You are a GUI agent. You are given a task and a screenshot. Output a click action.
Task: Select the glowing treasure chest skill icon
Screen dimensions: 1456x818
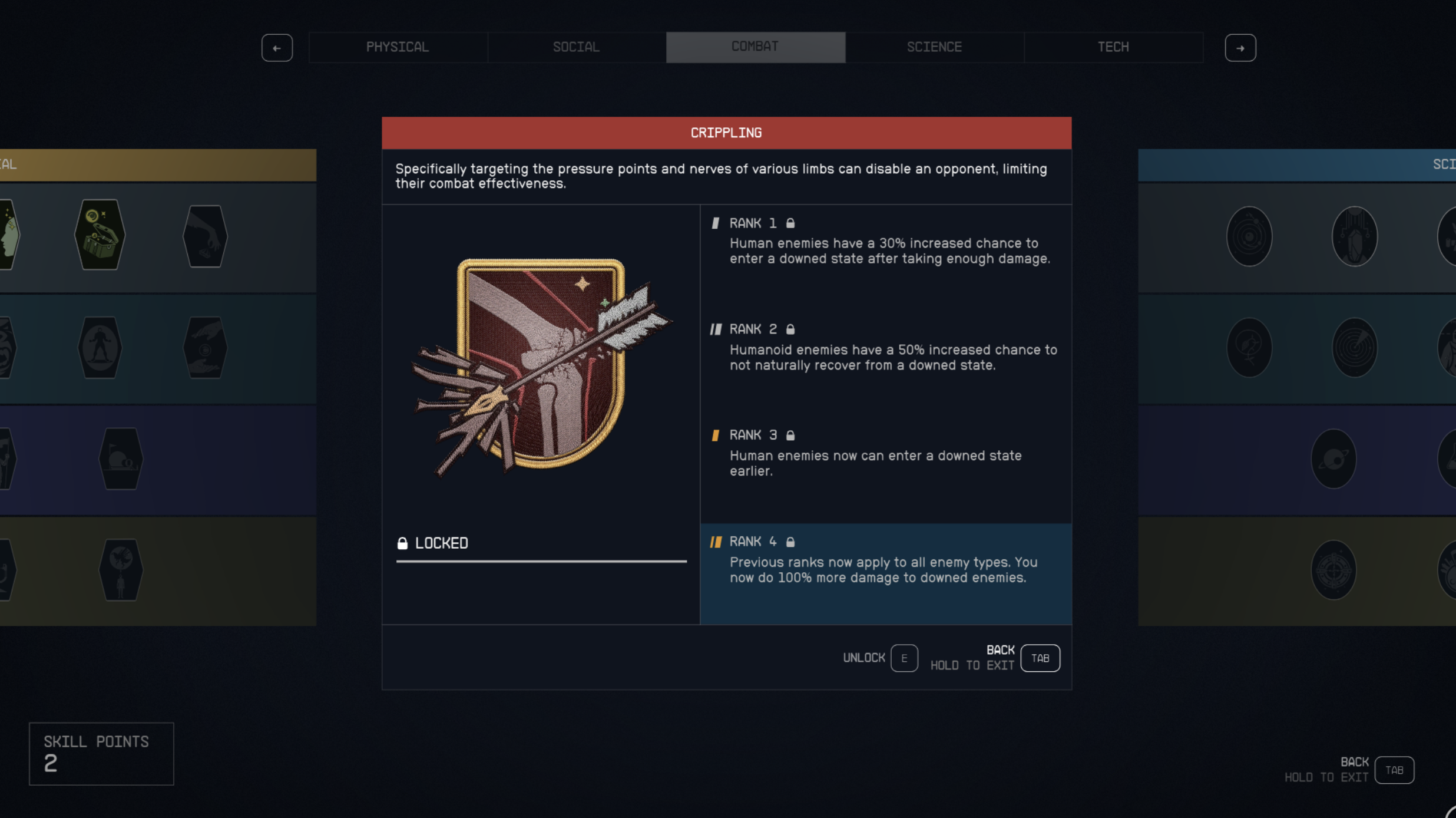click(99, 235)
